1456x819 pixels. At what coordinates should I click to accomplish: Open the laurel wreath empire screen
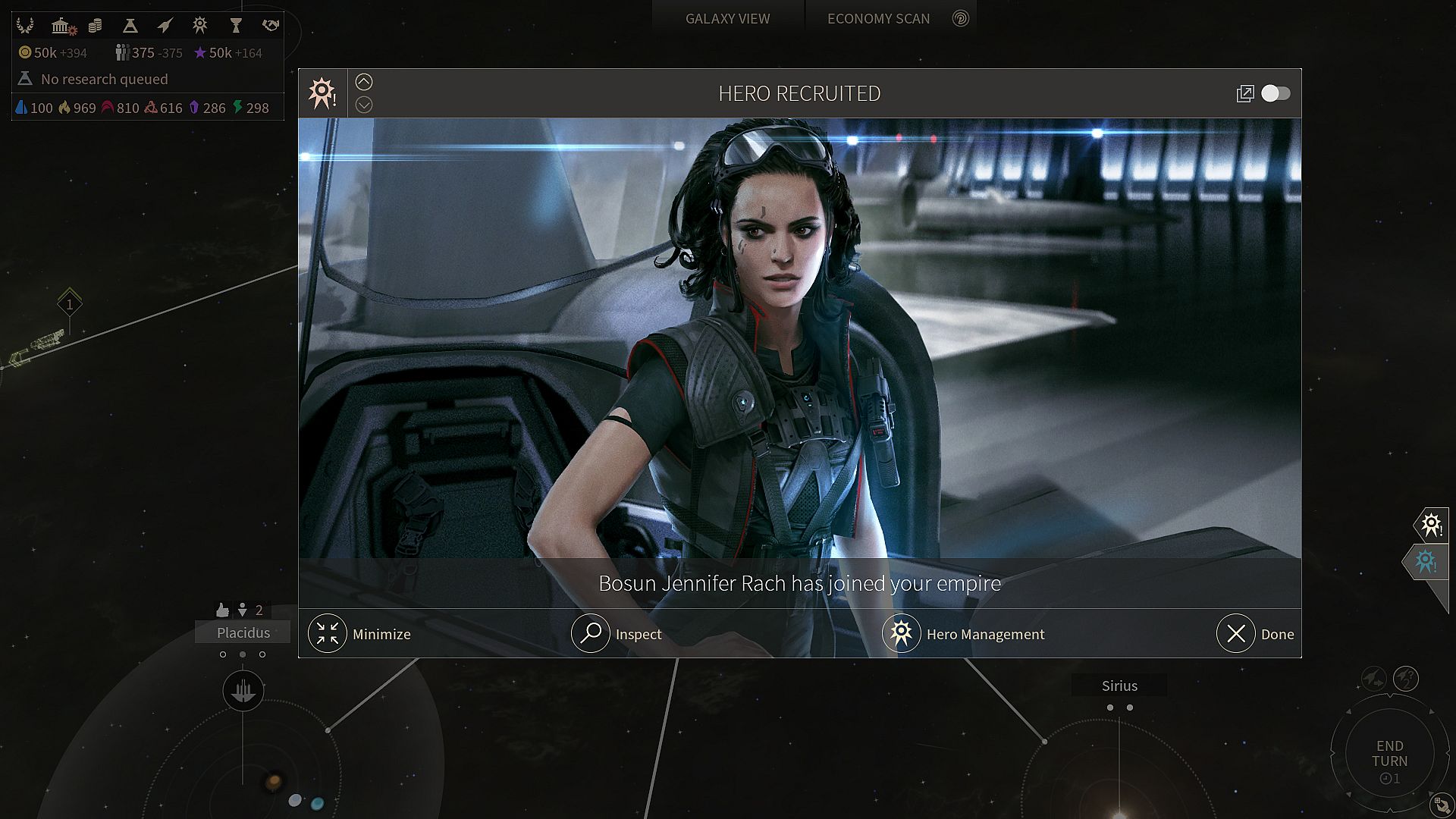[25, 26]
